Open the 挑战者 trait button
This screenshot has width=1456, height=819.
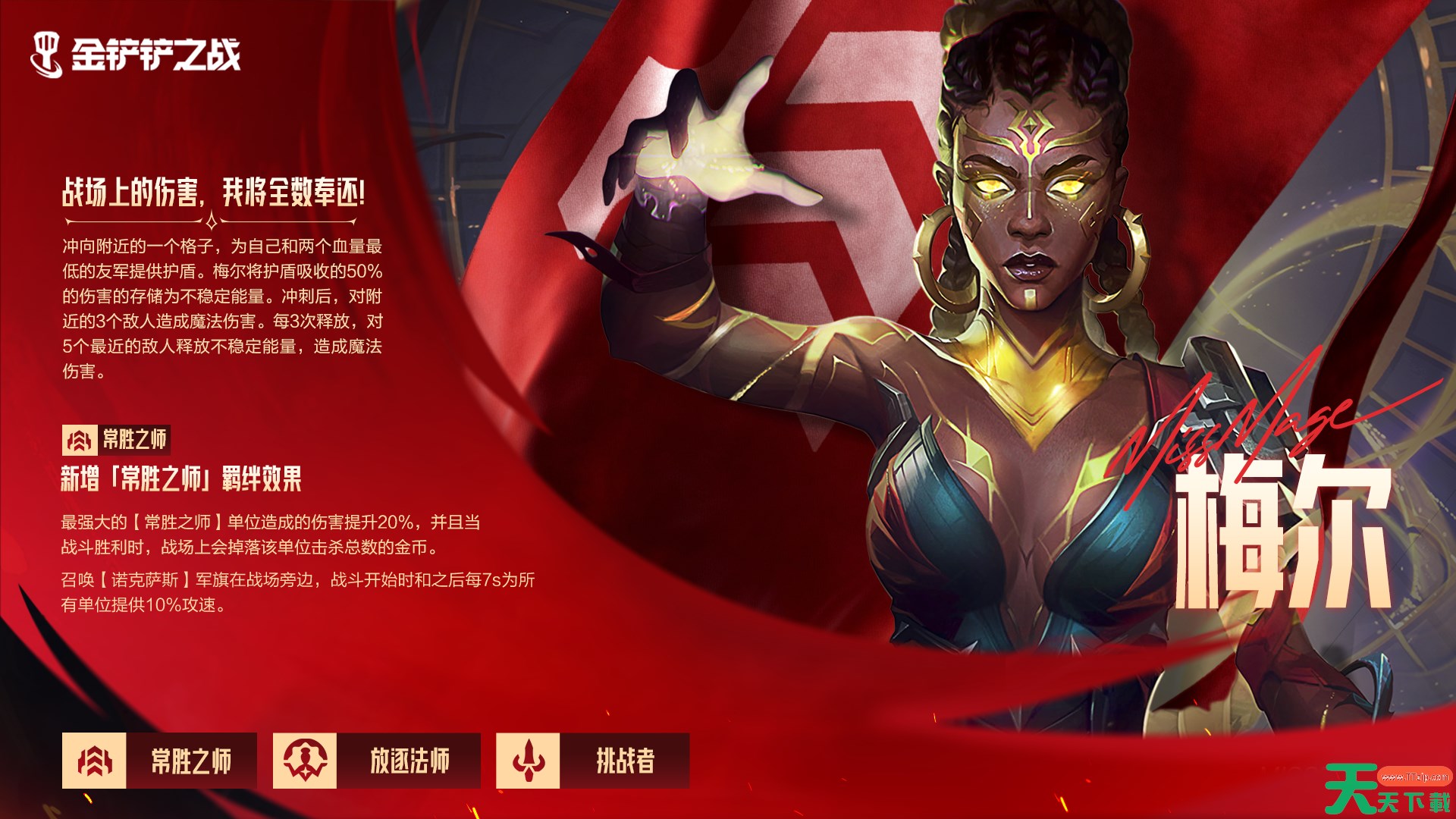pos(592,761)
